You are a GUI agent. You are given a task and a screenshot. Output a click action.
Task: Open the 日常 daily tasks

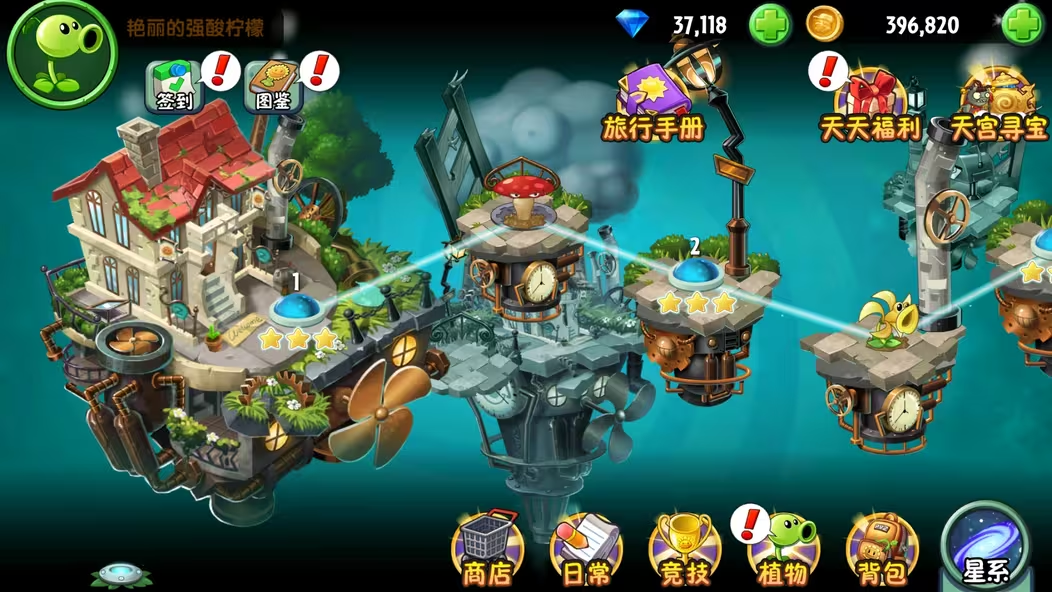point(586,549)
